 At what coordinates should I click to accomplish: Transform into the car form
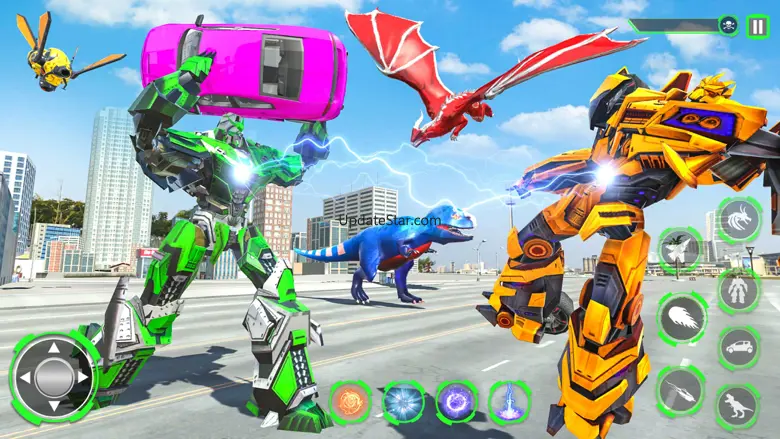[x=739, y=348]
